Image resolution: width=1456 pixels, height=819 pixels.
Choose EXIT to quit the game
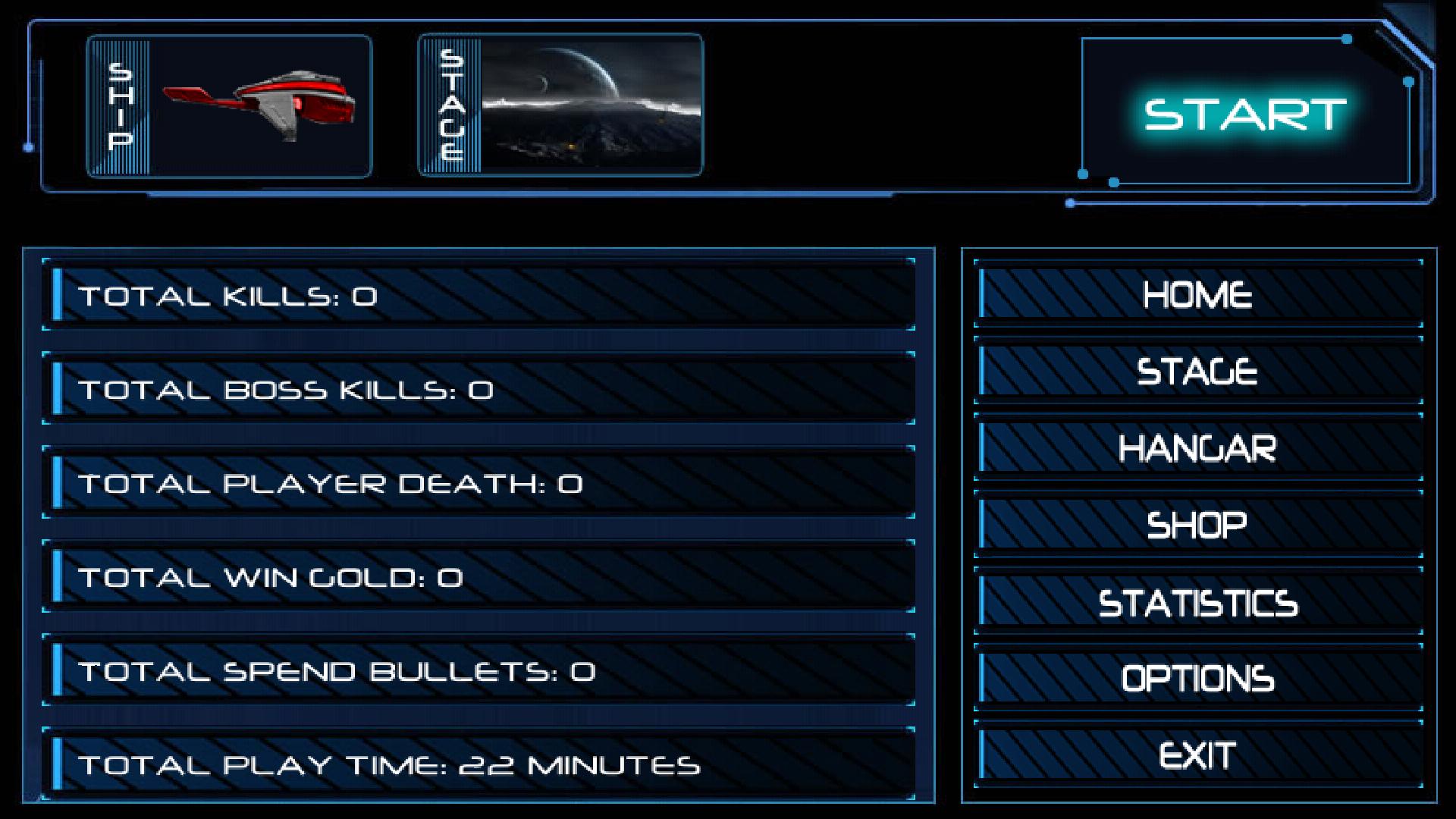[x=1197, y=755]
